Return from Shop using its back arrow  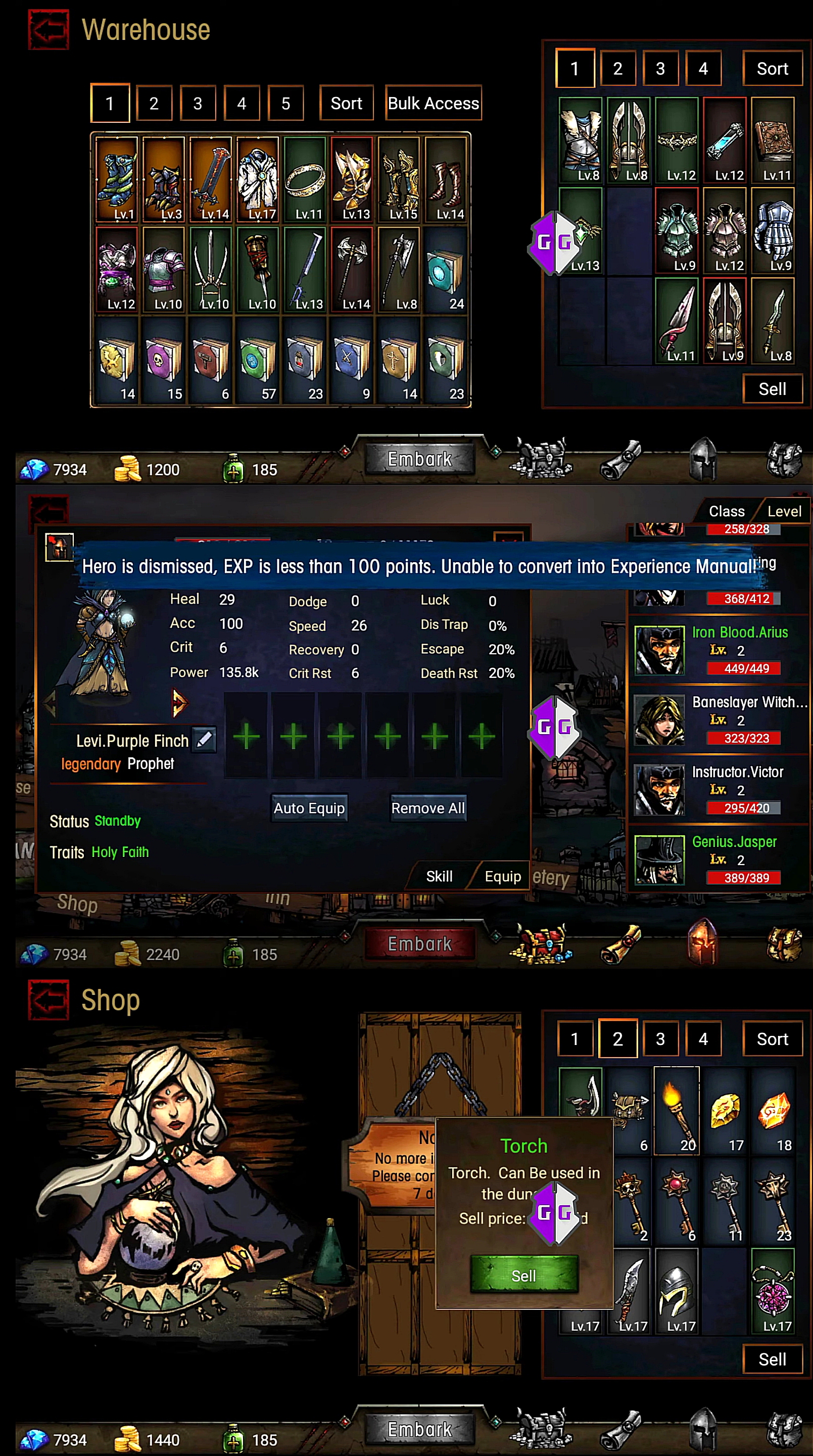49,1000
